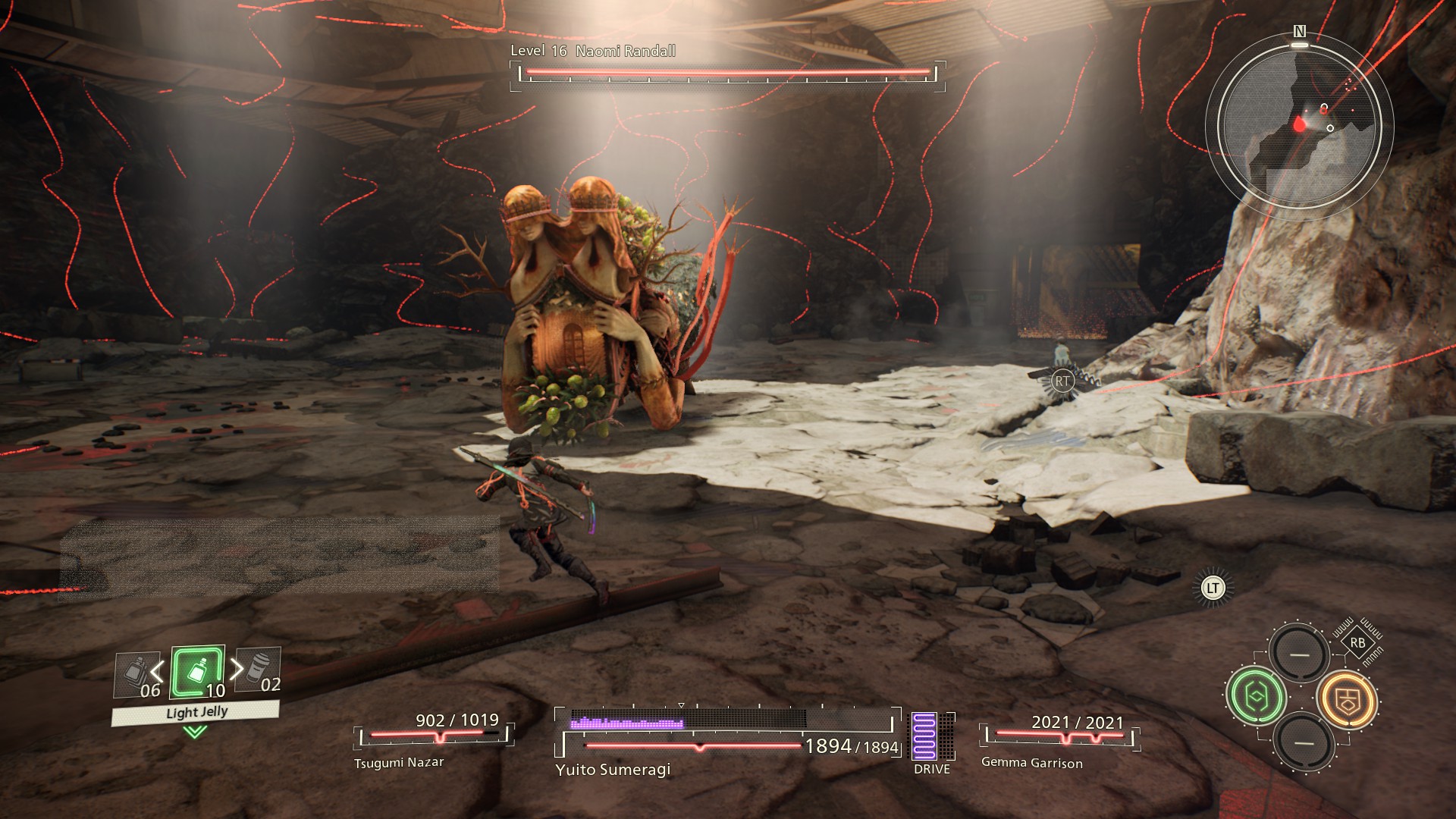This screenshot has height=819, width=1456.
Task: Select the Gemma Garrison party panel
Action: [x=1060, y=739]
